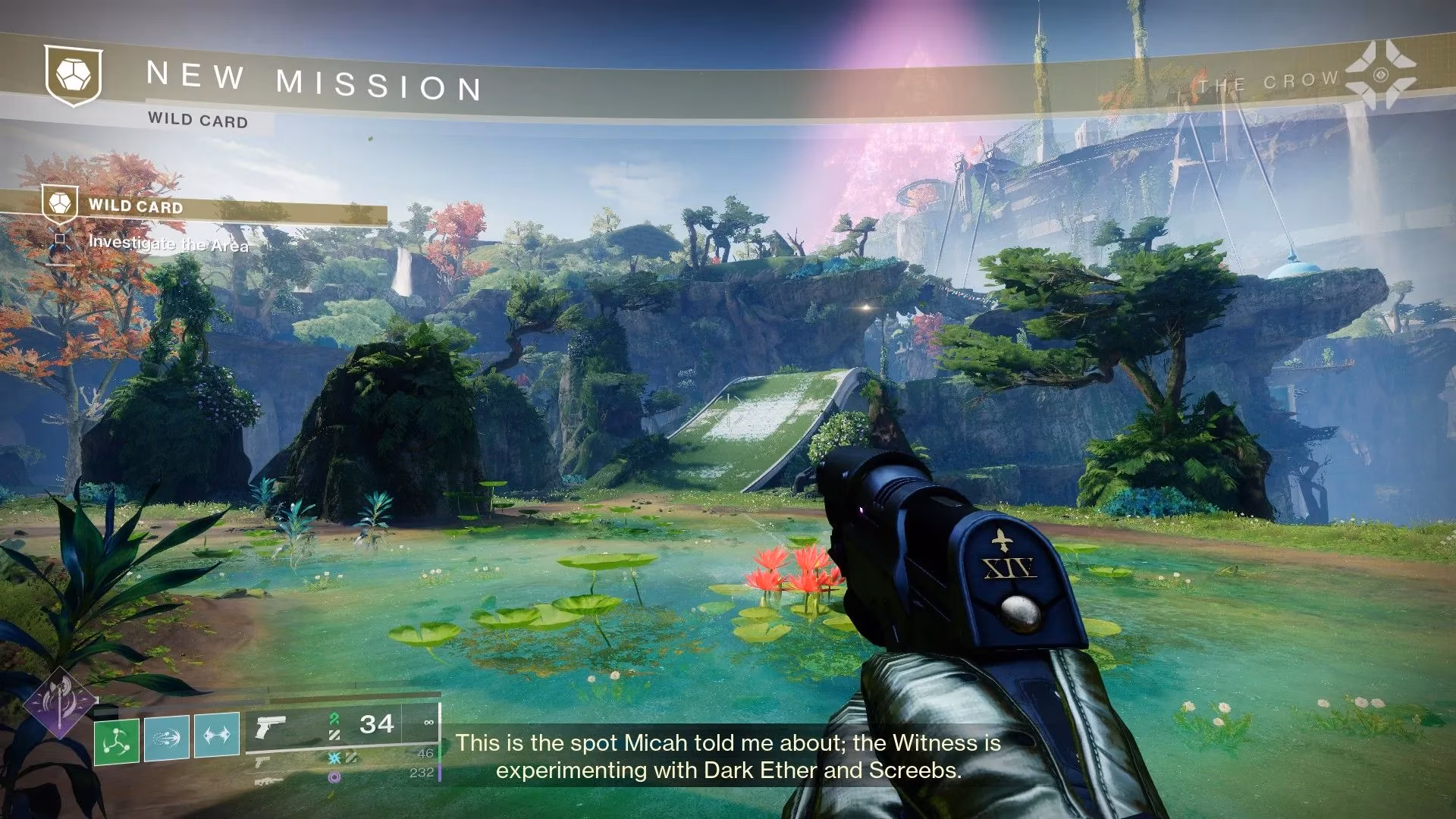This screenshot has height=819, width=1456.
Task: Click the Wild Card quest tracker shield icon
Action: point(62,205)
